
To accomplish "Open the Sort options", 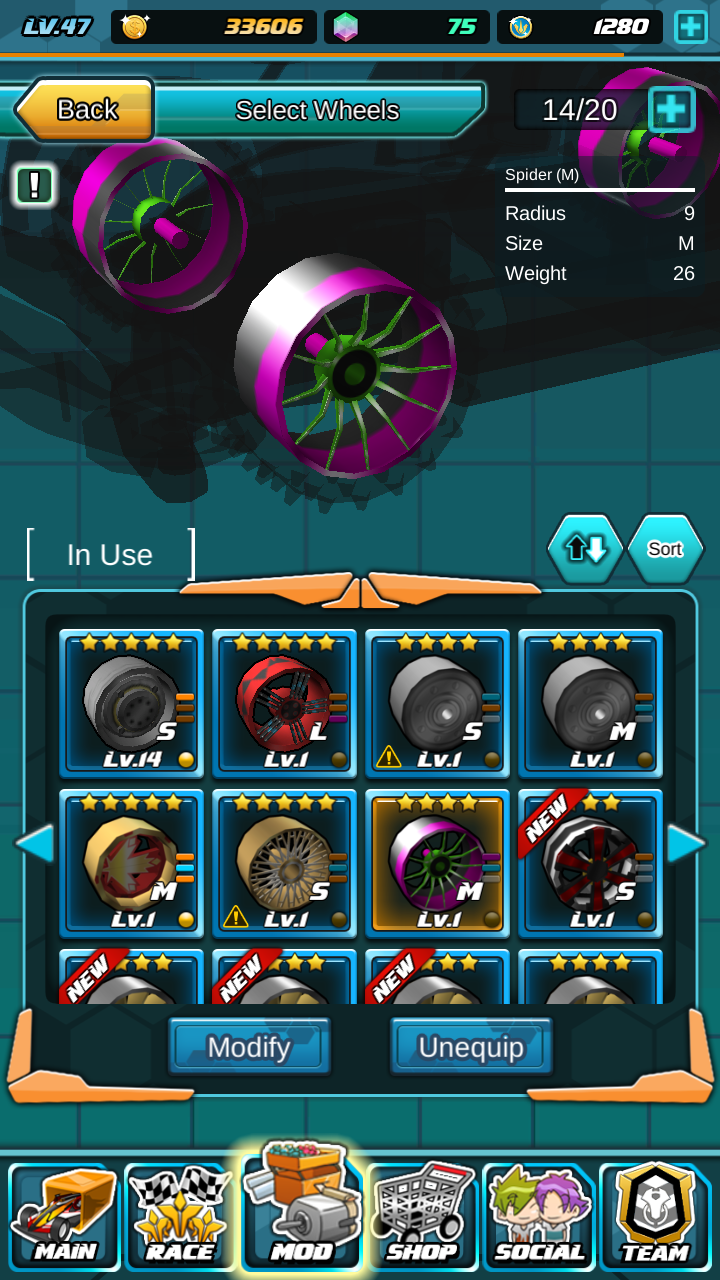I will [x=665, y=548].
